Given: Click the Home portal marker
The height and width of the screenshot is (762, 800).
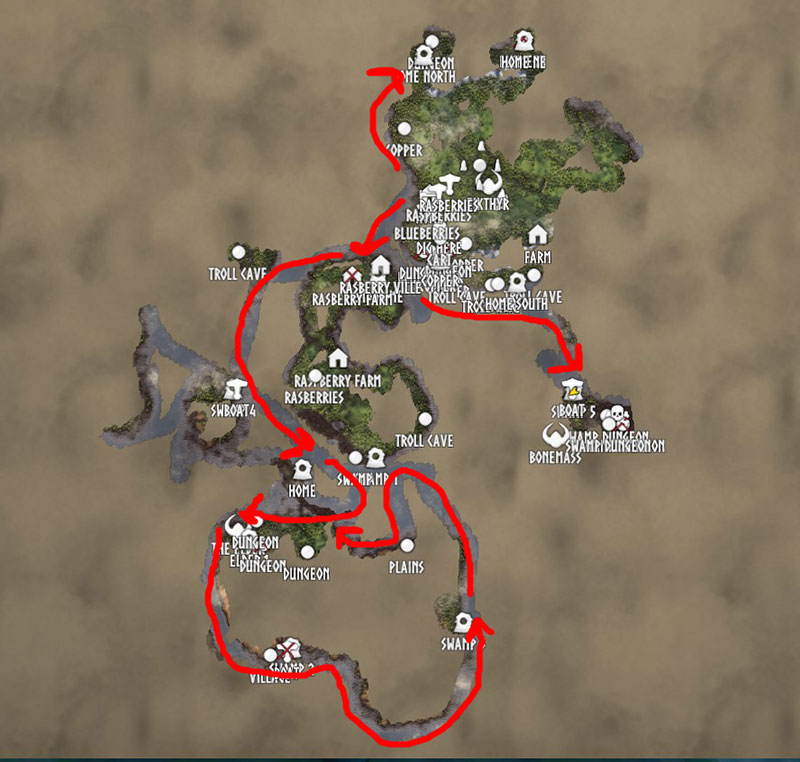Looking at the screenshot, I should (x=302, y=470).
